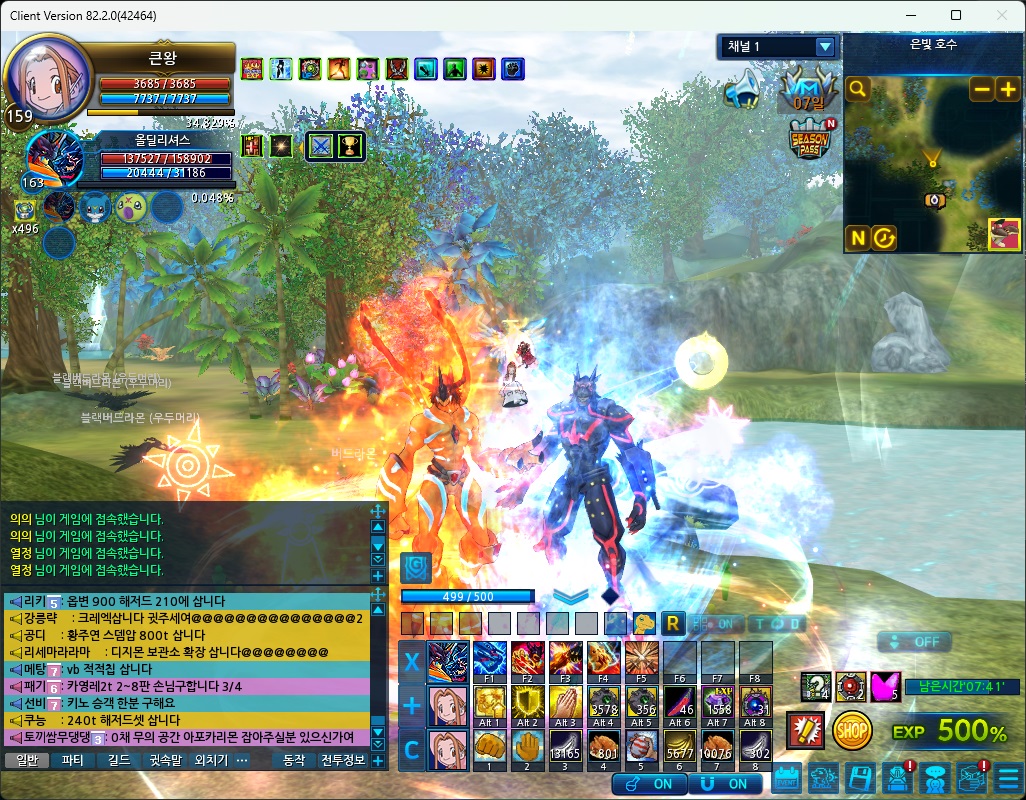Select the 길드 chat tab
The width and height of the screenshot is (1026, 800).
pos(118,760)
